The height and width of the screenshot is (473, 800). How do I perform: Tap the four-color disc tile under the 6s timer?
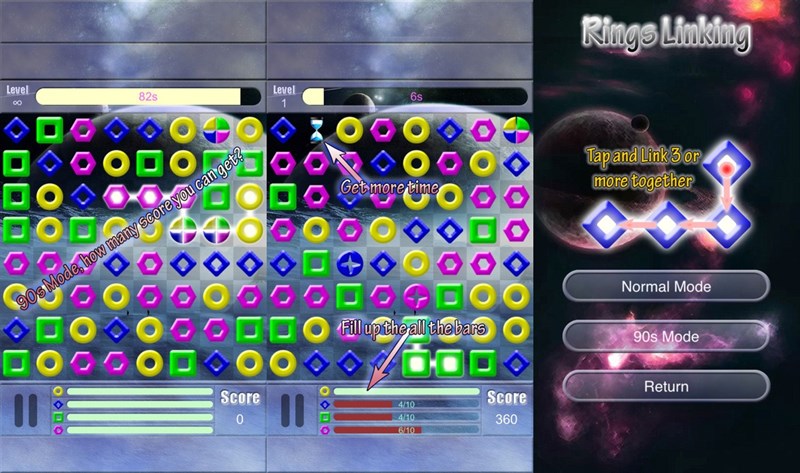click(x=516, y=129)
